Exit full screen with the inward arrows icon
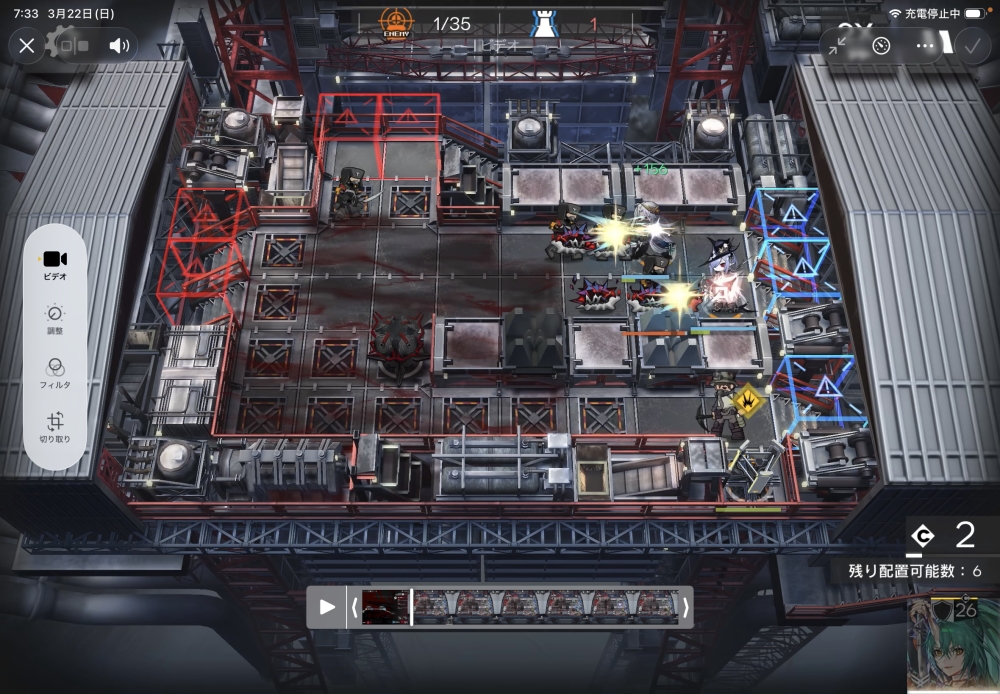This screenshot has height=694, width=1000. [x=838, y=46]
